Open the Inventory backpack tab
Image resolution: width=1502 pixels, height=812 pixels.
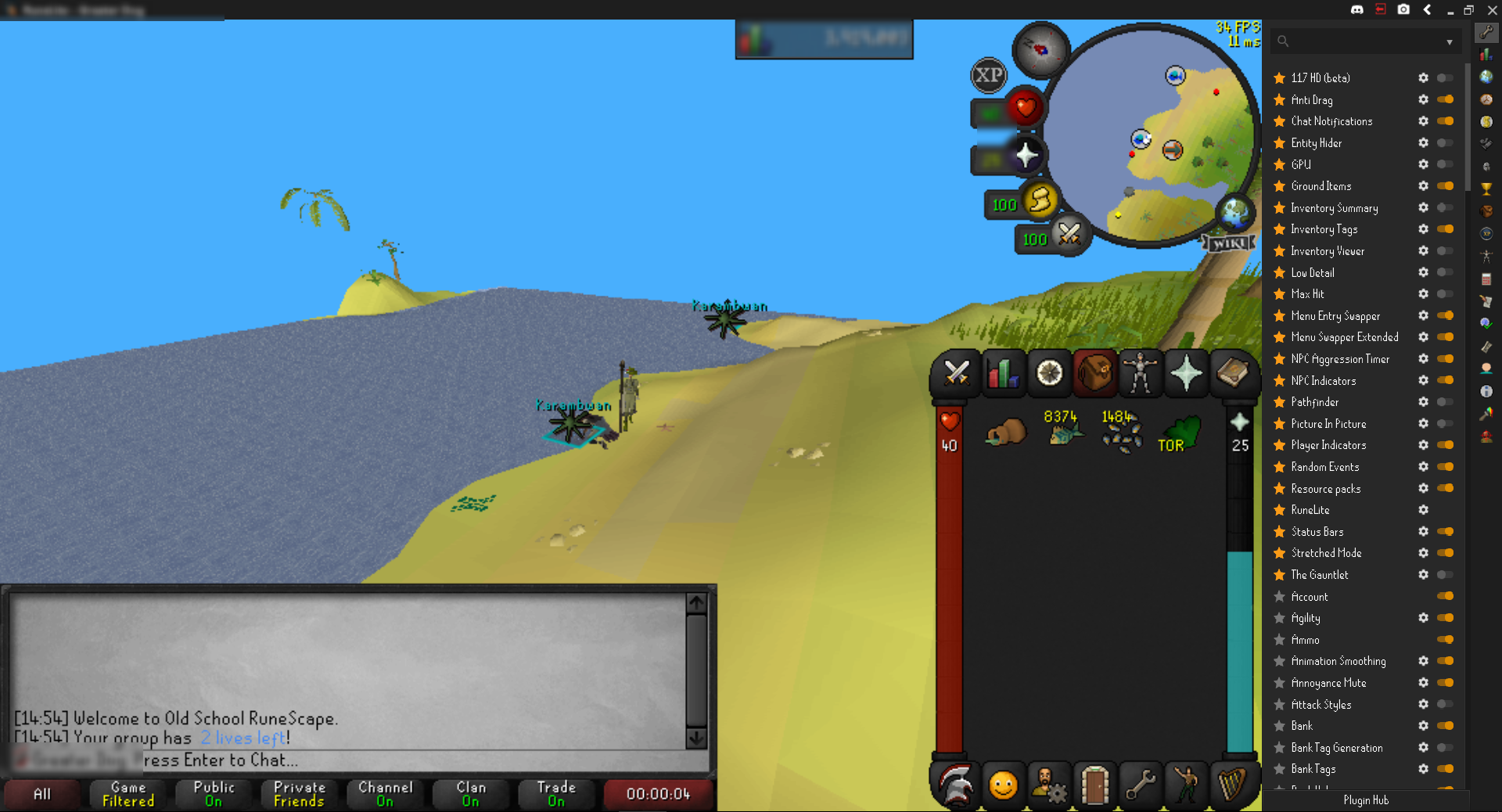(x=1094, y=373)
